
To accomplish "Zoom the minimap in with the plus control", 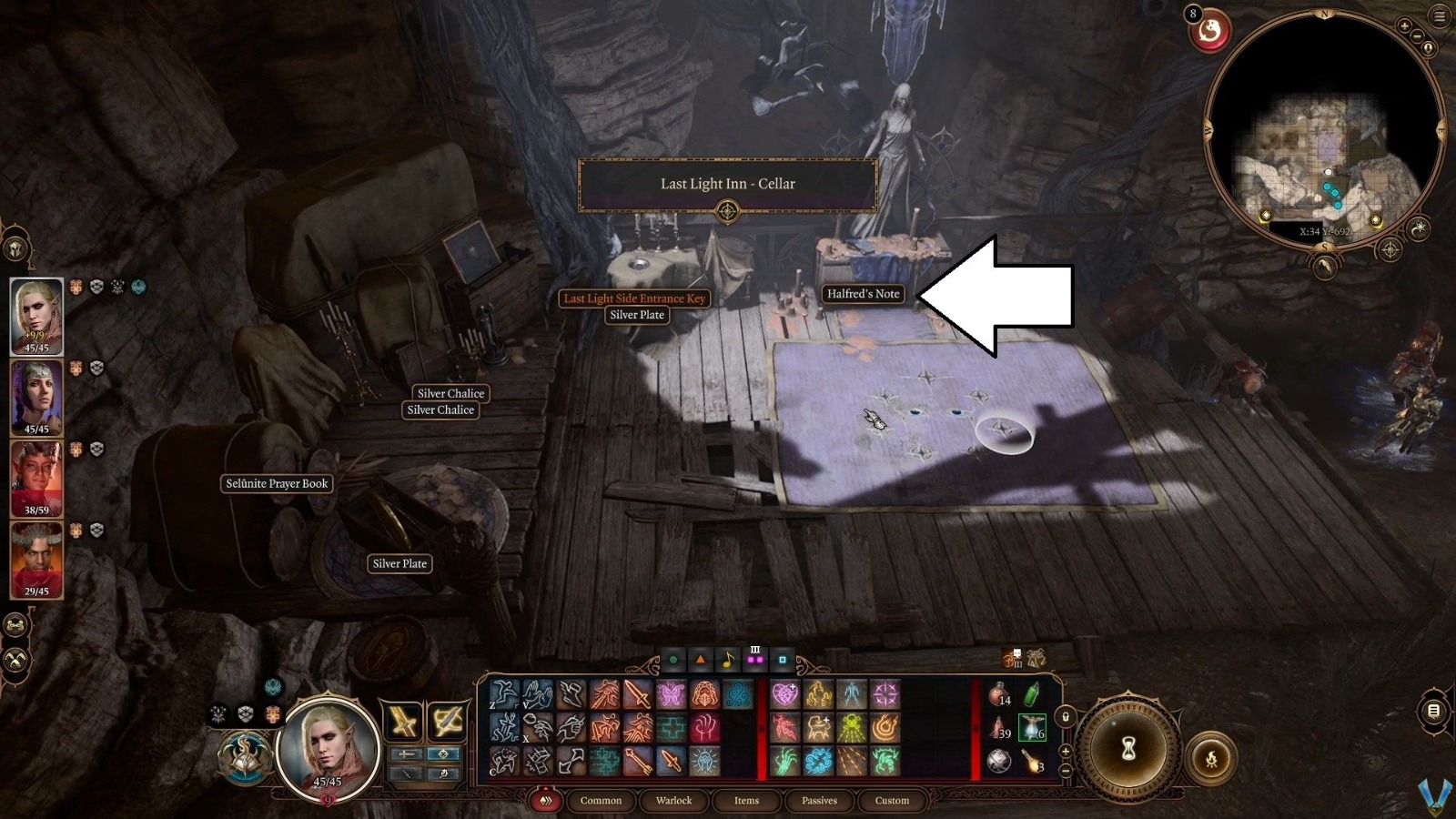I will pyautogui.click(x=1404, y=25).
